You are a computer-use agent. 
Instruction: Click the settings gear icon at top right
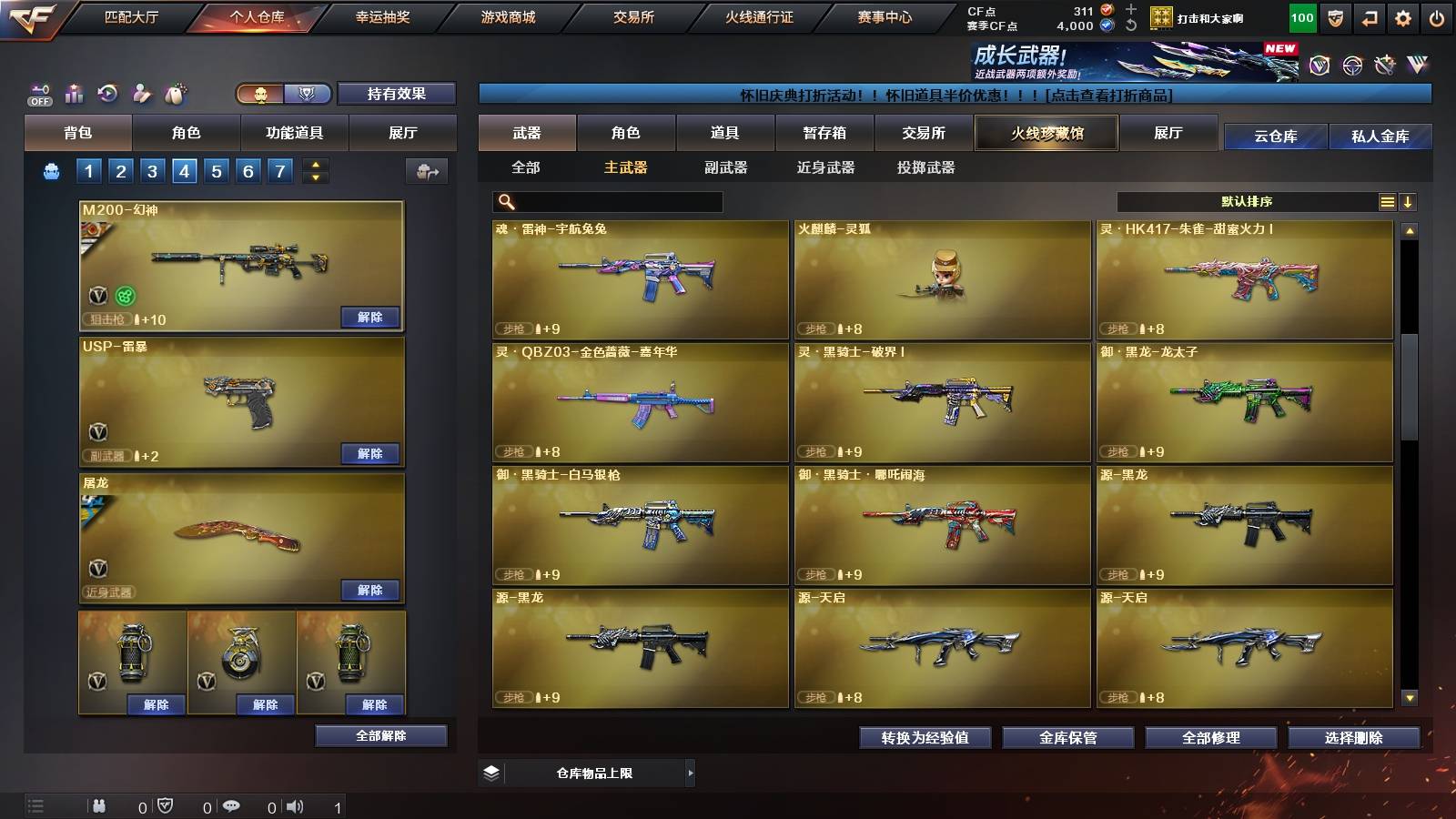(x=1404, y=16)
